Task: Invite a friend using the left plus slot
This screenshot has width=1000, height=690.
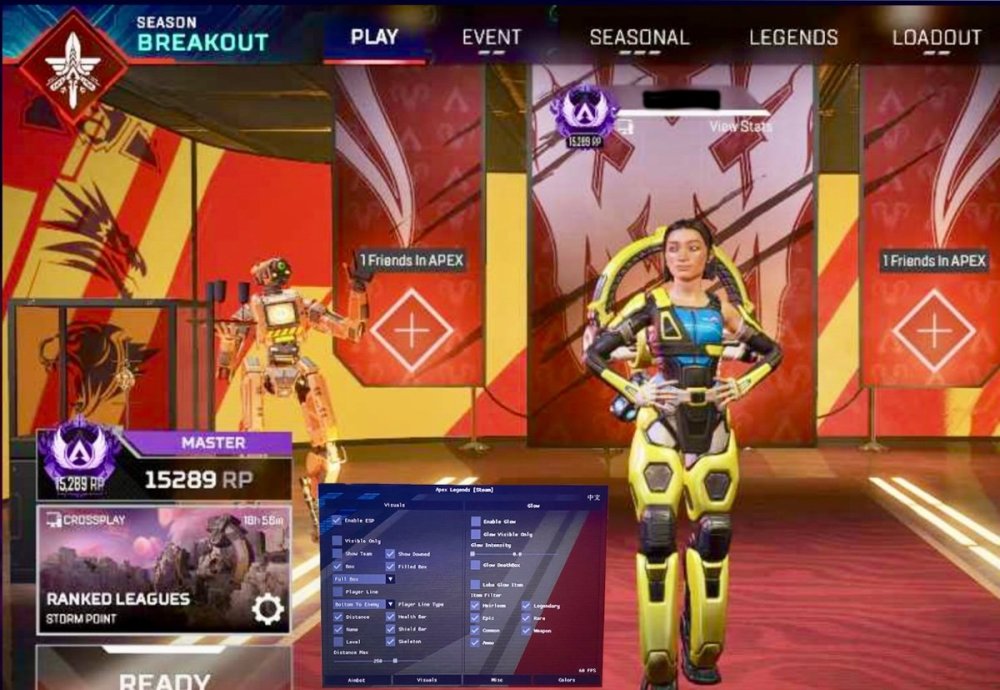Action: click(411, 331)
